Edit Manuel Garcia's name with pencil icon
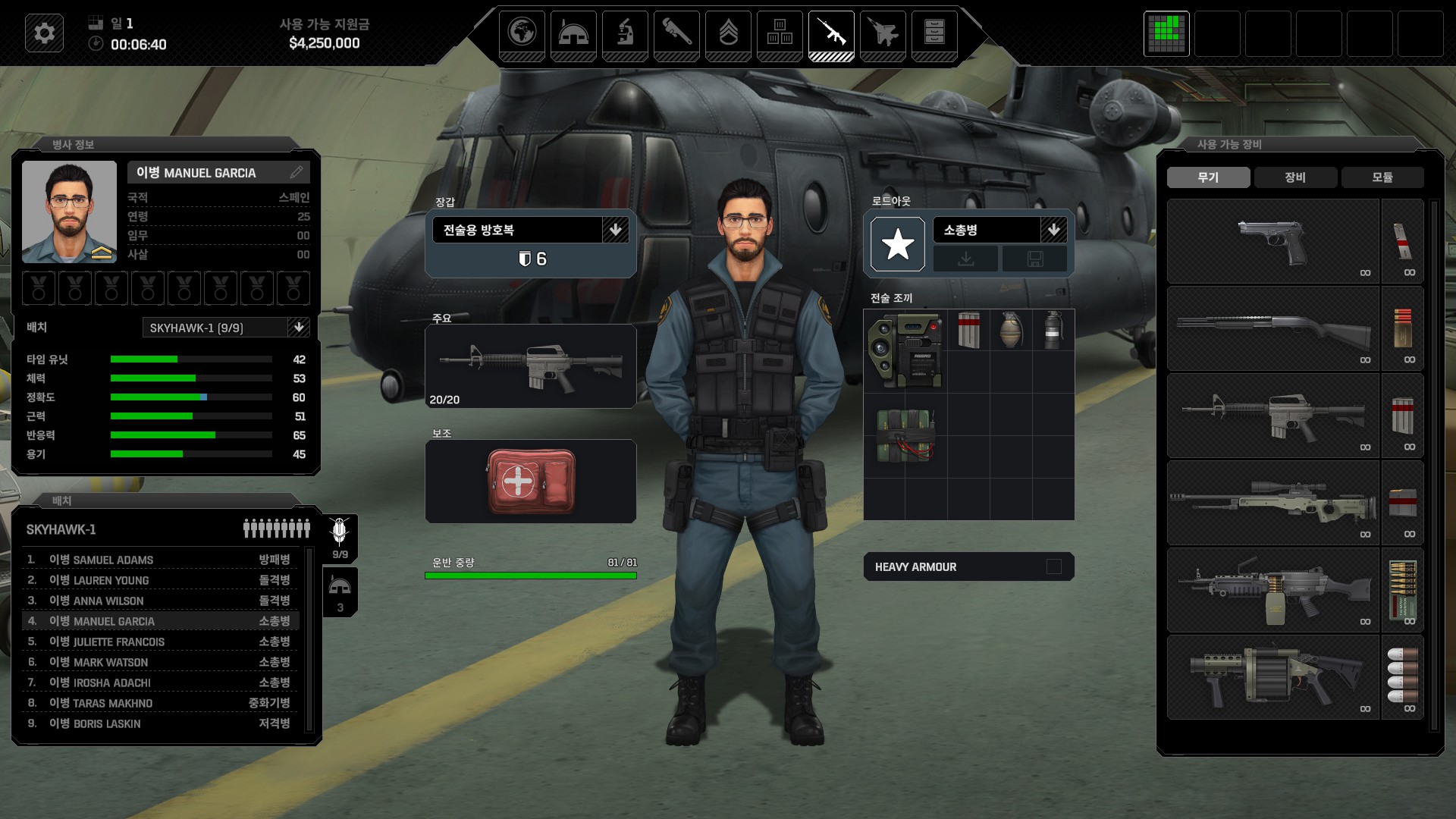 coord(297,173)
